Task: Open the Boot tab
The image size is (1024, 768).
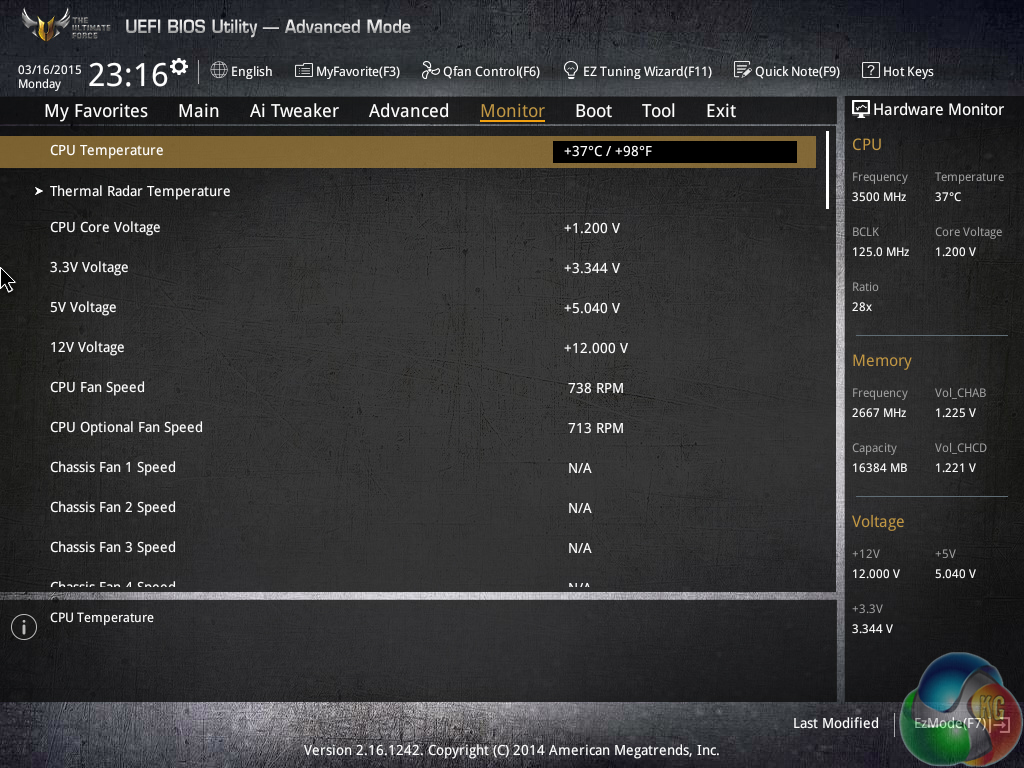Action: (593, 111)
